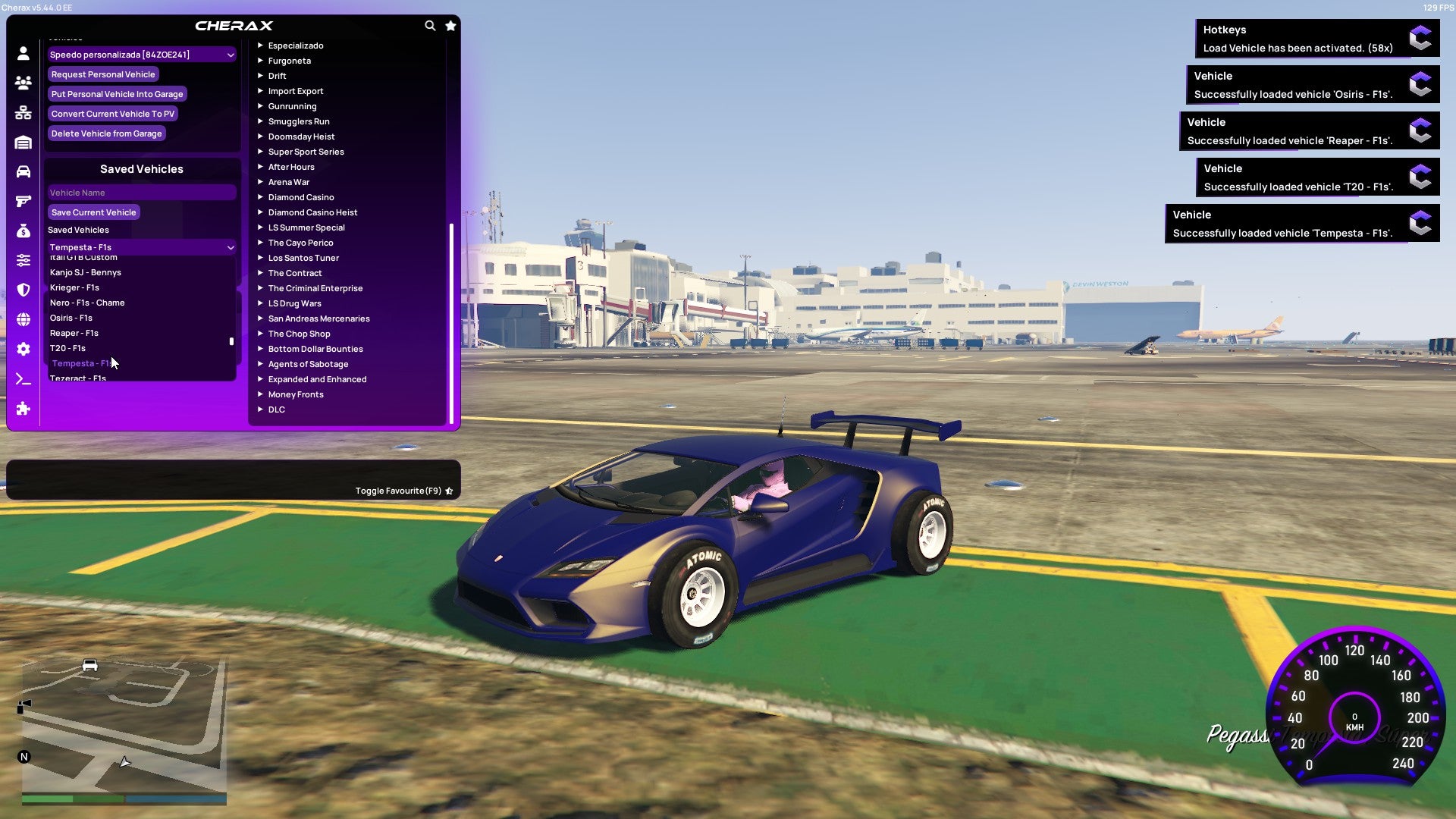Click Save Current Vehicle

[93, 212]
